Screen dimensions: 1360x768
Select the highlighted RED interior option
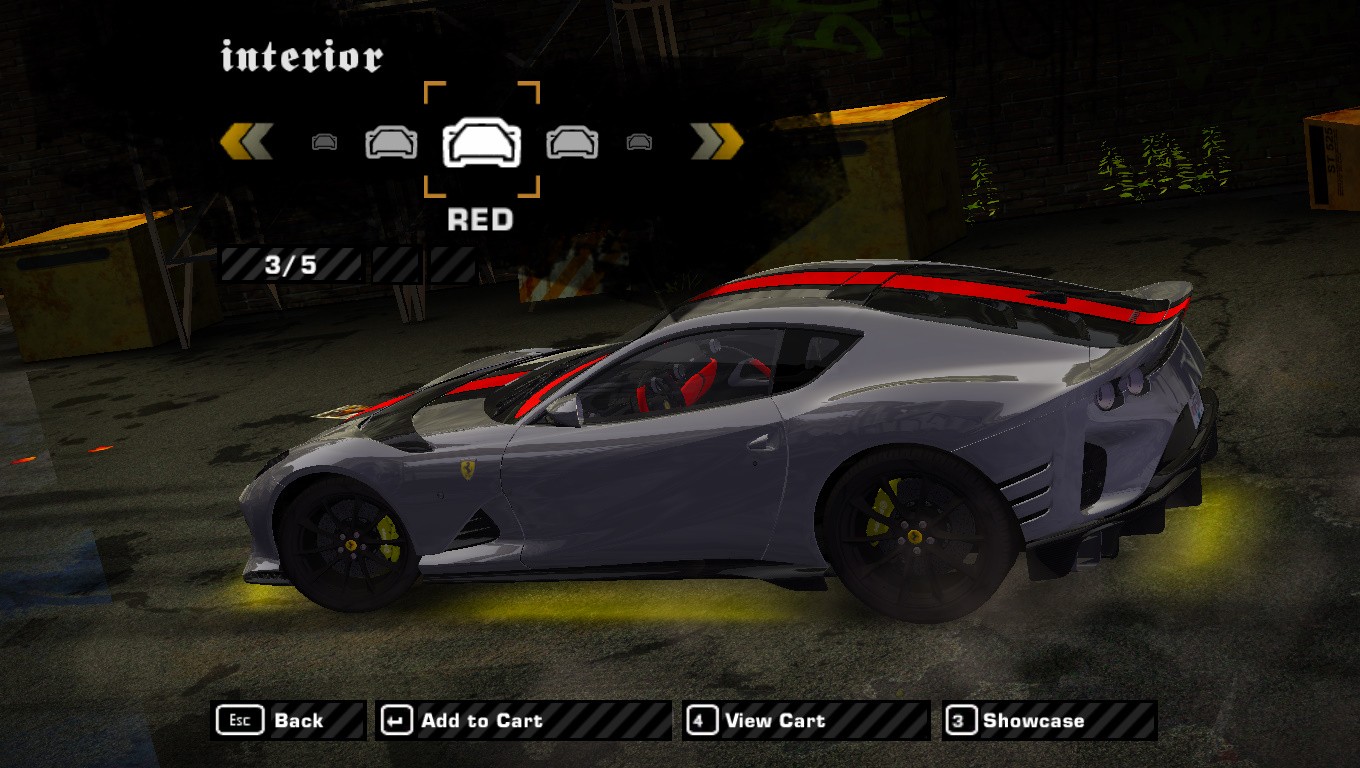click(482, 141)
